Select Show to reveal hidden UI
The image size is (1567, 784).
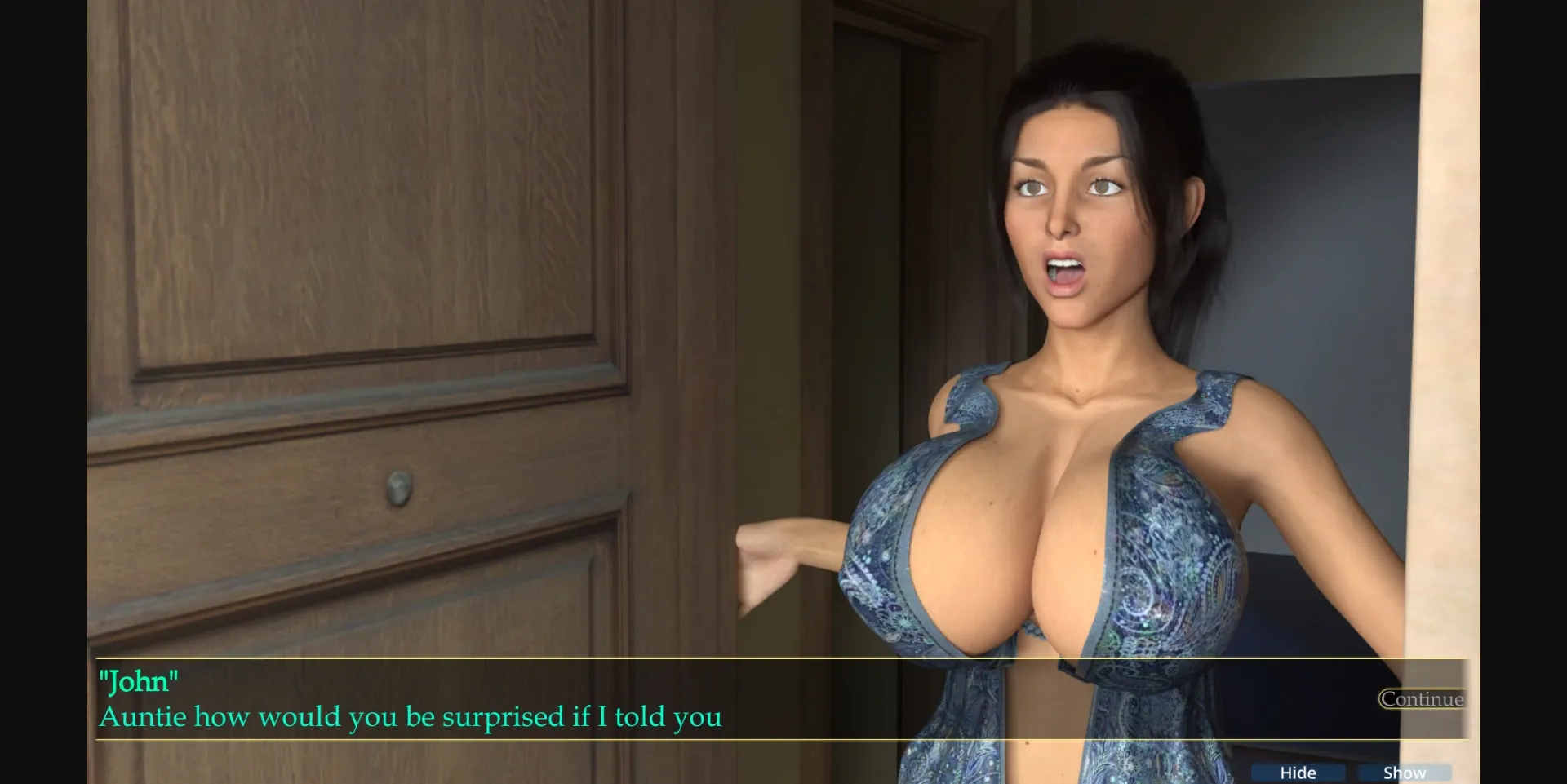click(1405, 772)
